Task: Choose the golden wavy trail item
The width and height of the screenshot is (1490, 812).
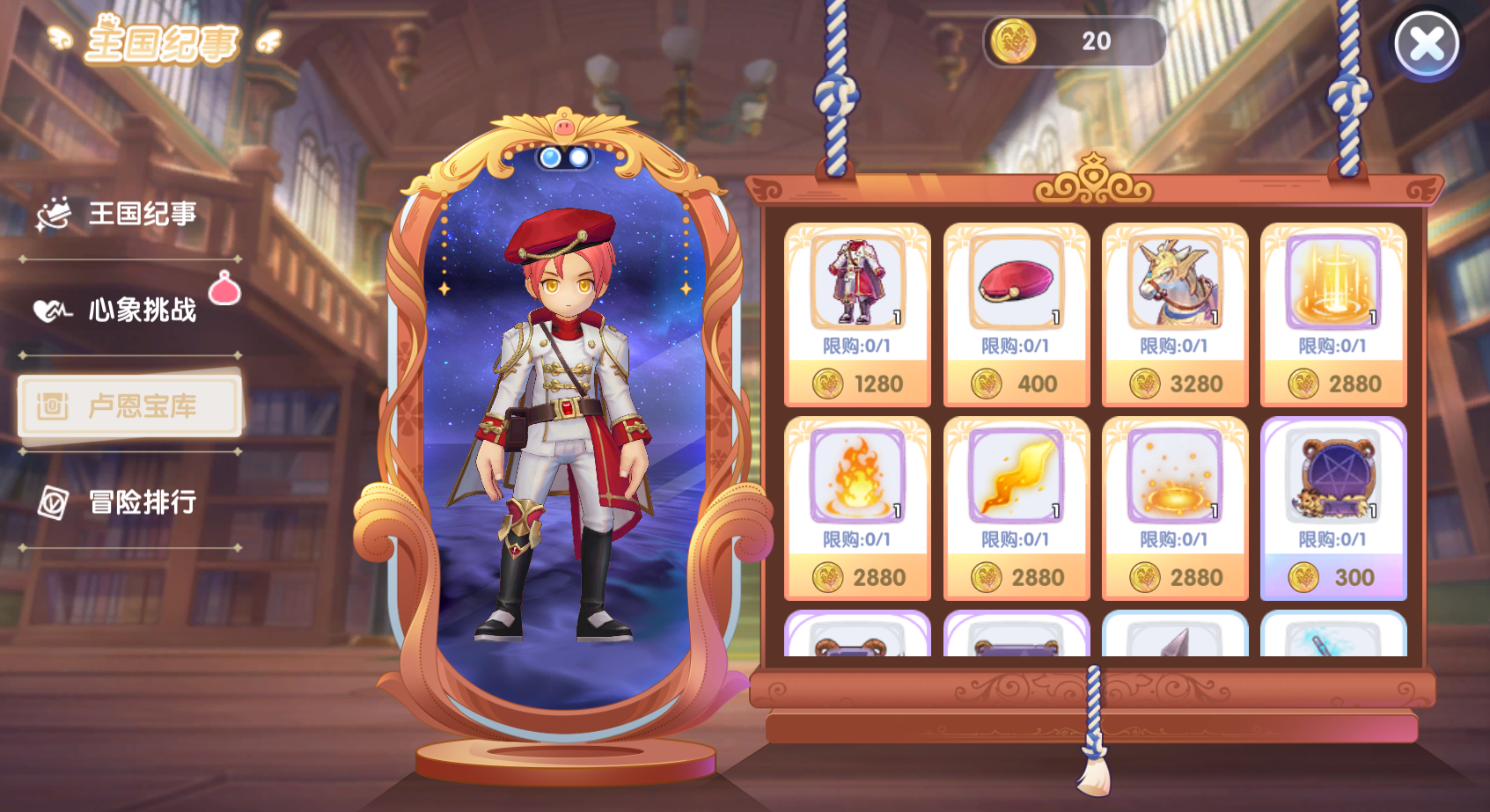Action: pyautogui.click(x=1016, y=508)
